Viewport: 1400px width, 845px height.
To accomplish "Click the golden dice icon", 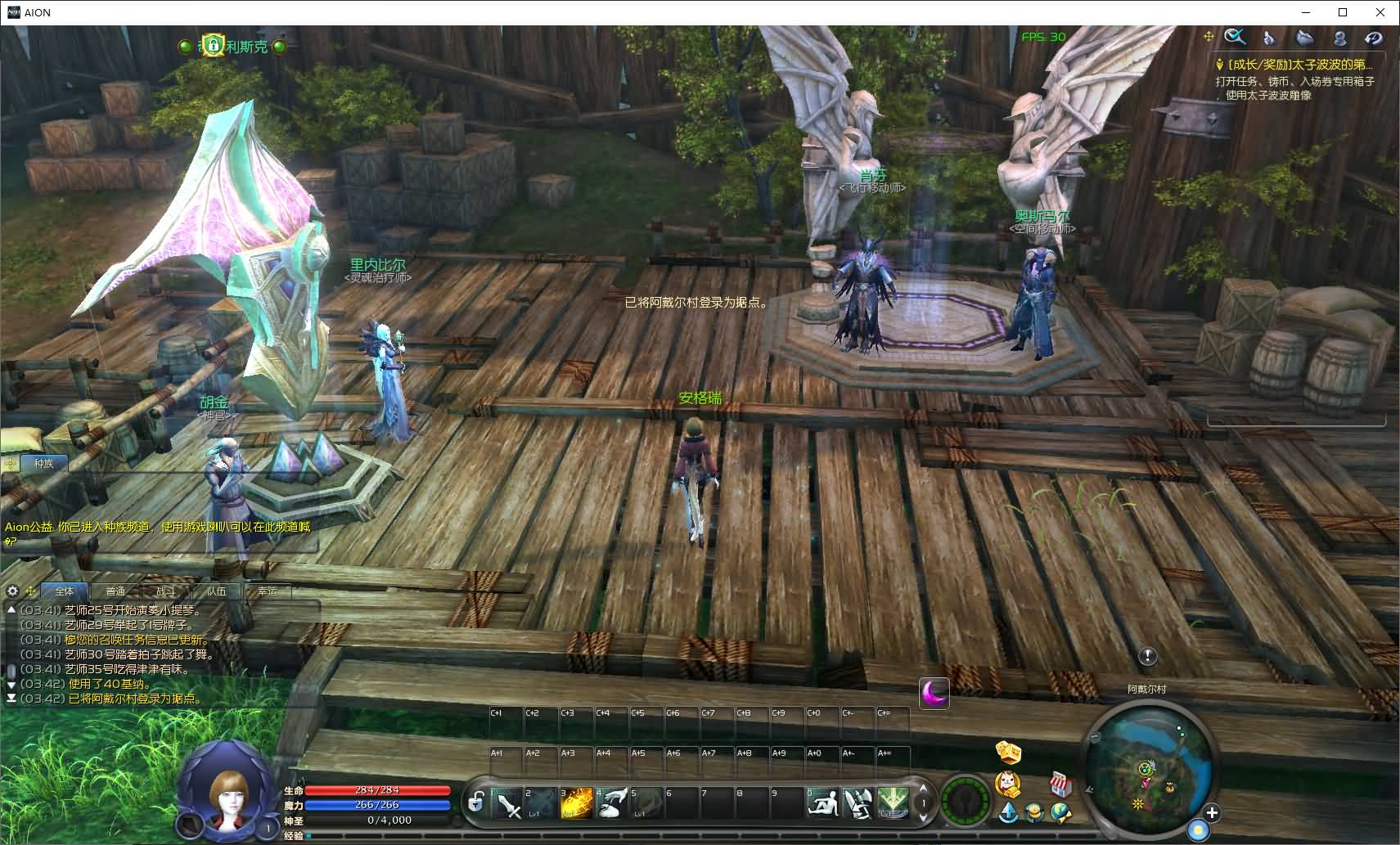I will pos(1007,752).
